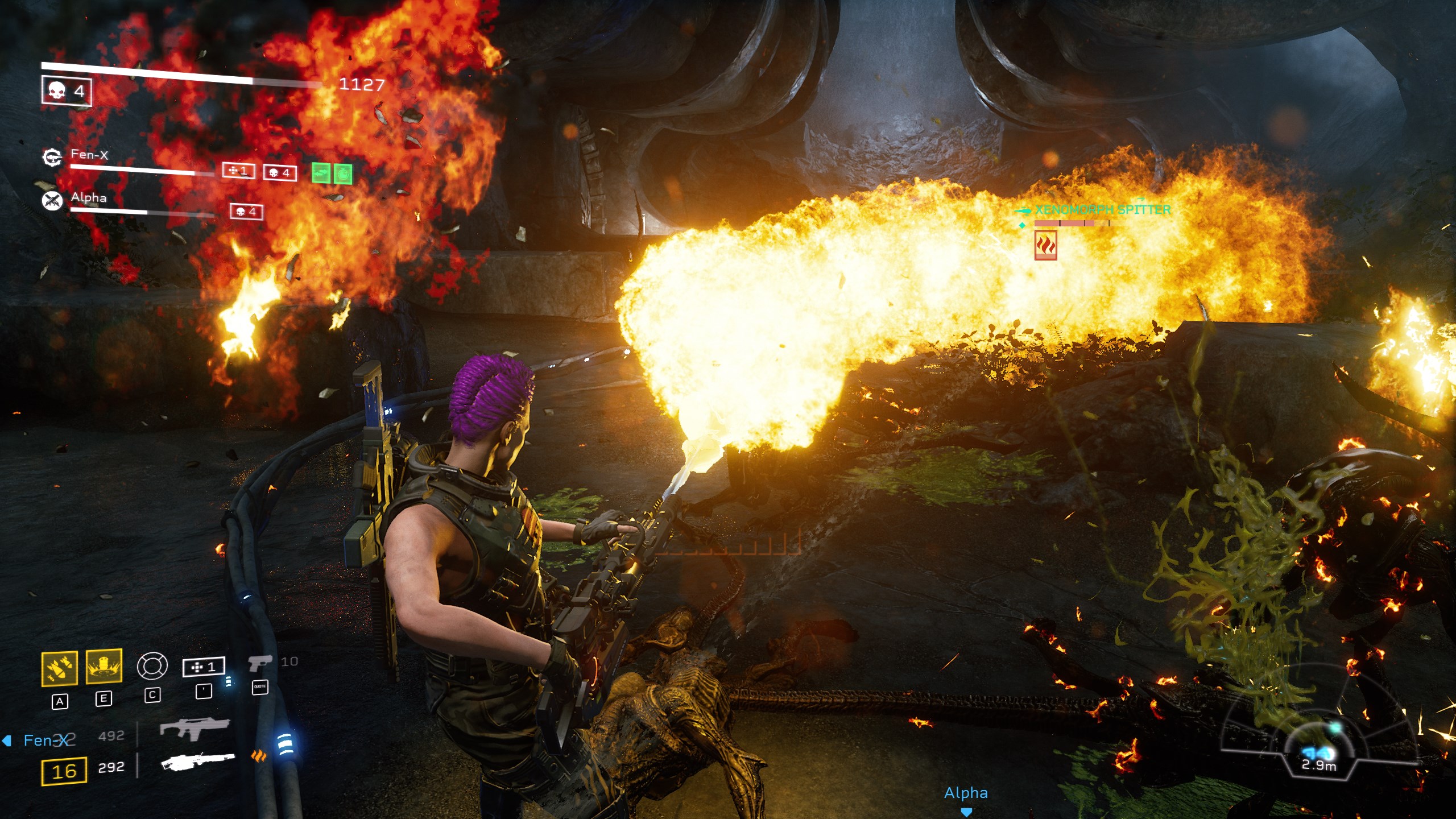
Task: Click the green fish buff icon
Action: tap(321, 173)
